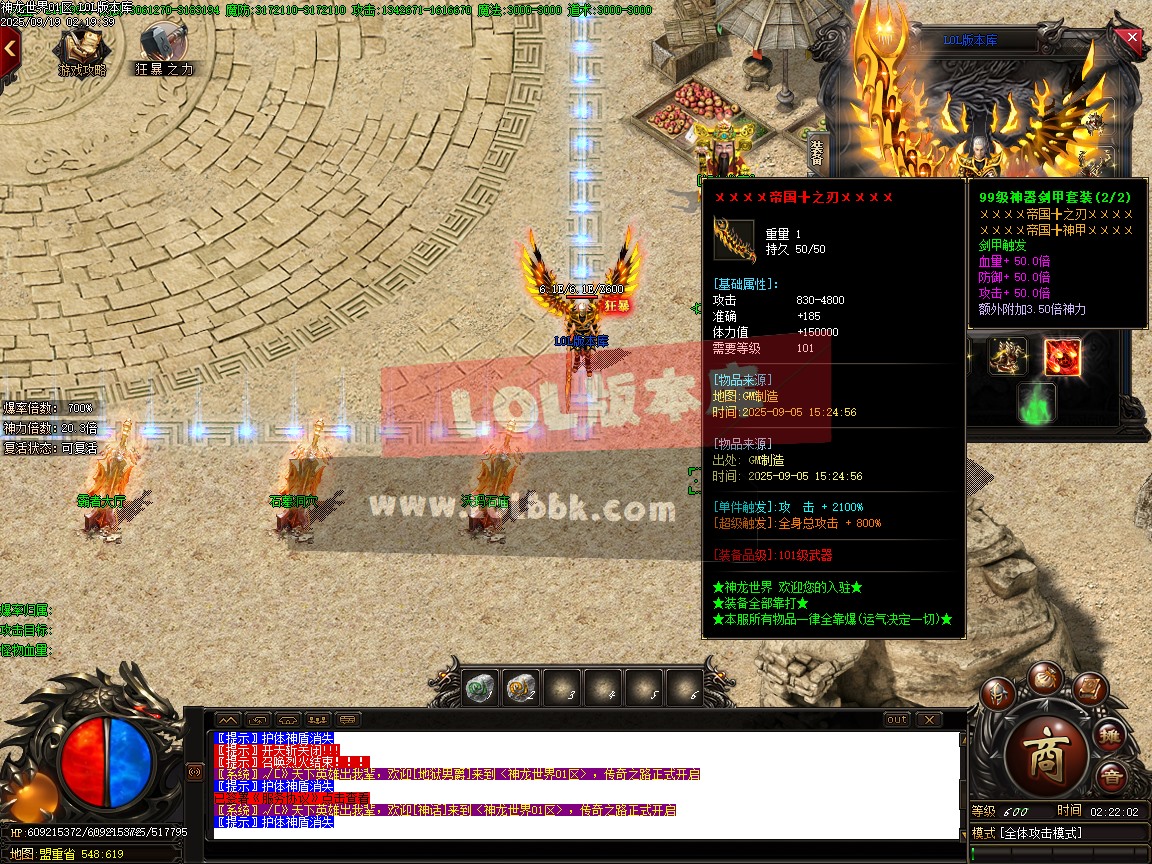This screenshot has width=1152, height=864.
Task: Open the money bag inventory icon
Action: [1045, 675]
